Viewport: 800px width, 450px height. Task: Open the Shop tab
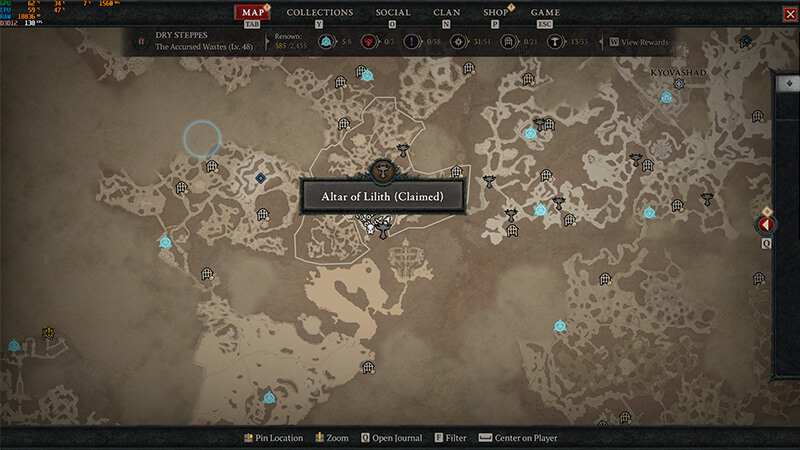(x=495, y=13)
